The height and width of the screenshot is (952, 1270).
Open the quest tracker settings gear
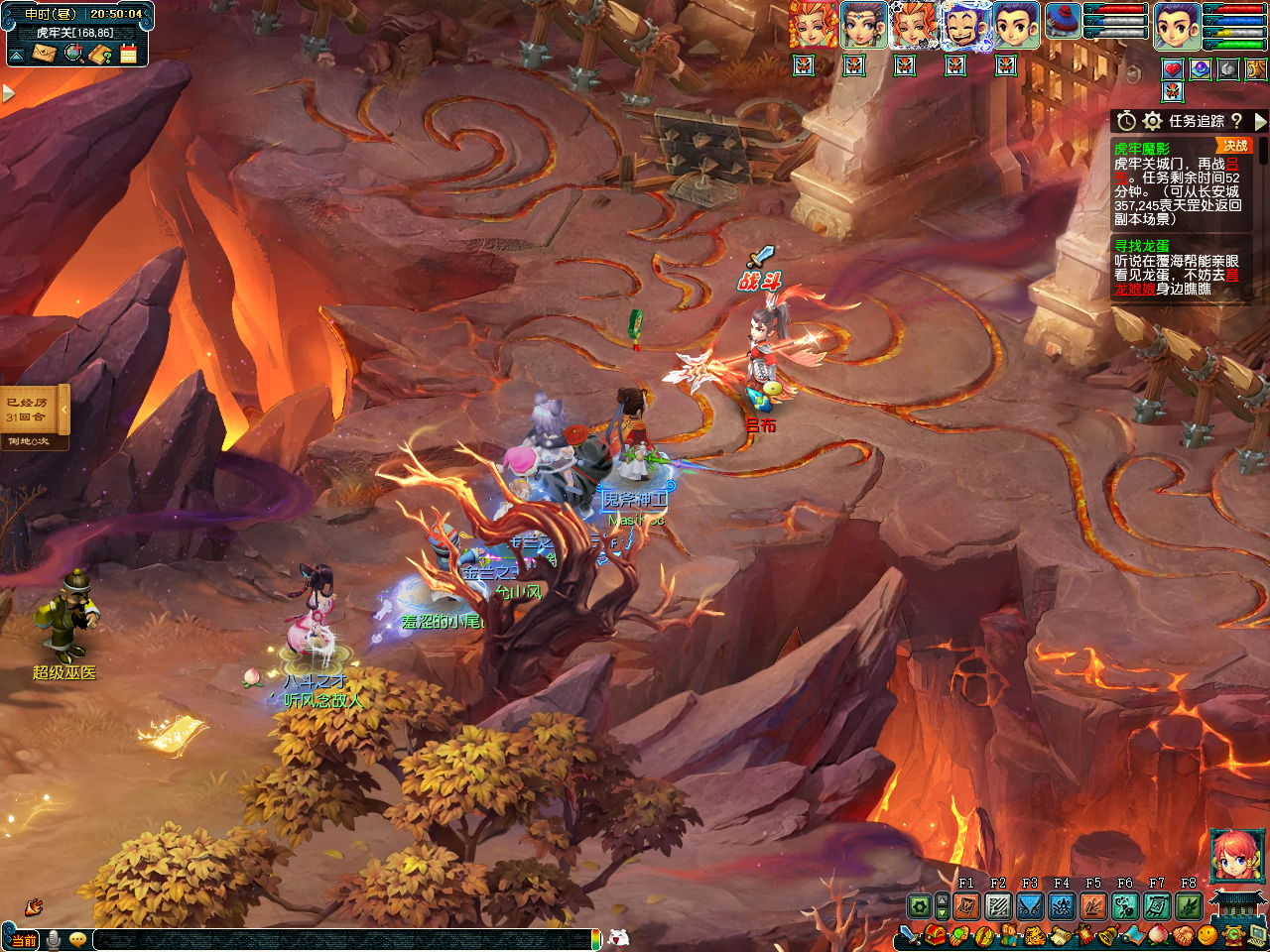coord(1152,121)
